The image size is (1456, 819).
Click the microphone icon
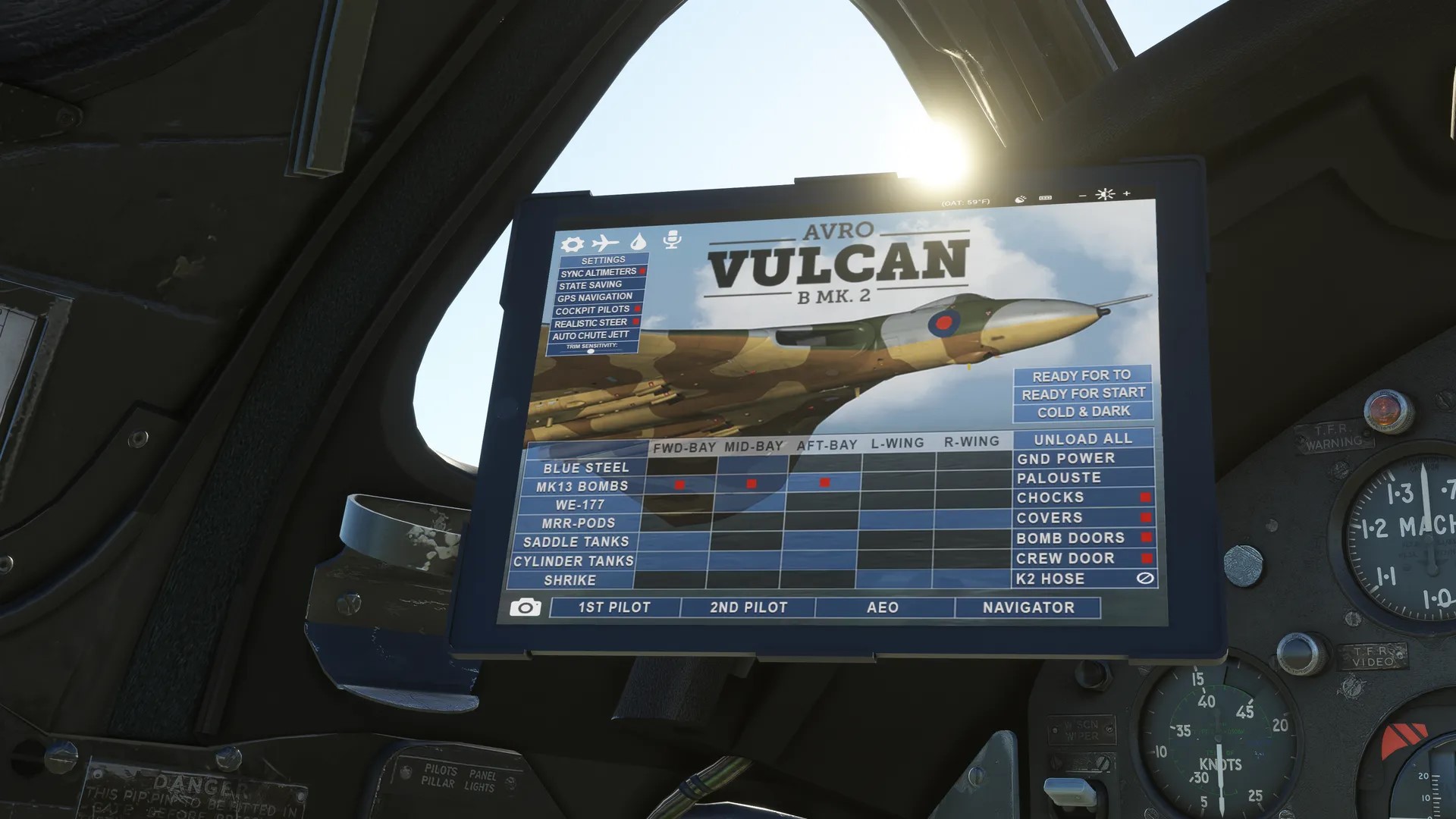[673, 238]
